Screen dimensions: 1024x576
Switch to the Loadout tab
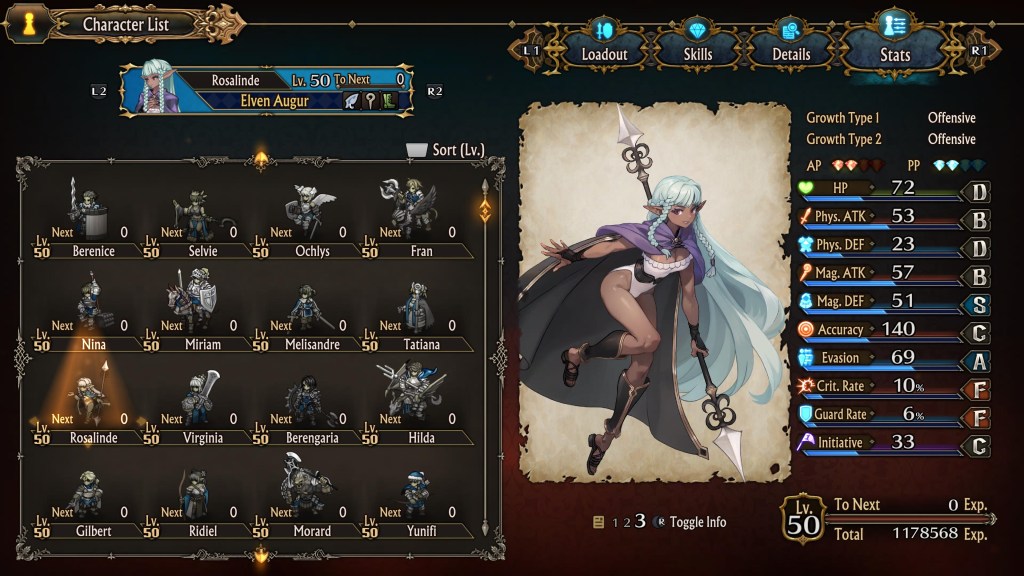pyautogui.click(x=603, y=44)
